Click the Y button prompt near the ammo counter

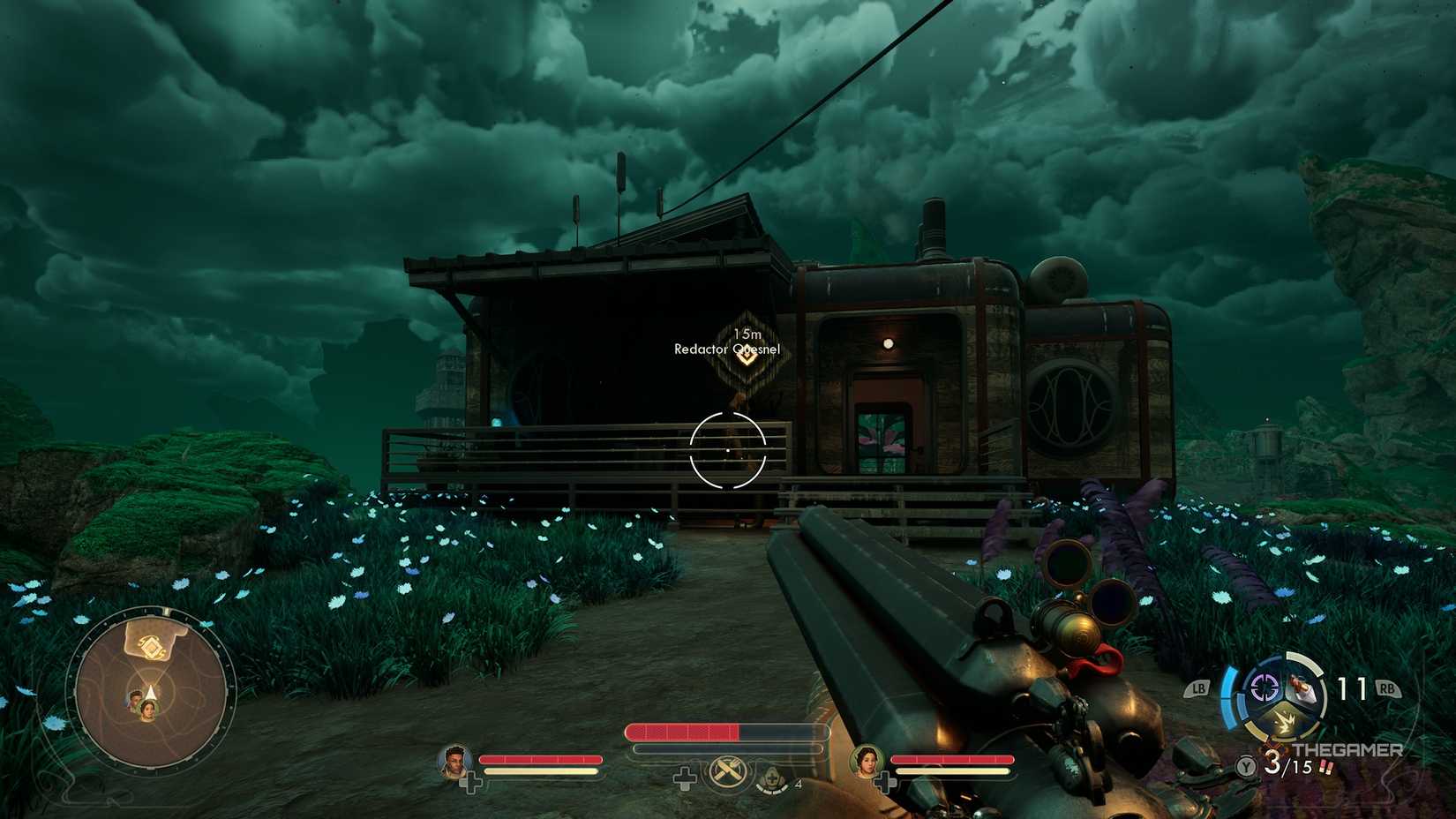pyautogui.click(x=1244, y=766)
